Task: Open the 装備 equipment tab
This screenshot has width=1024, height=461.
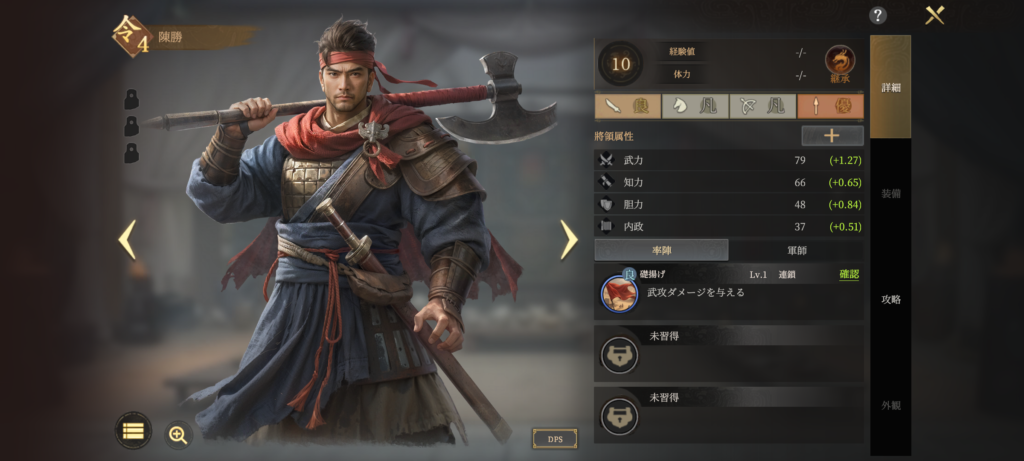Action: [890, 193]
